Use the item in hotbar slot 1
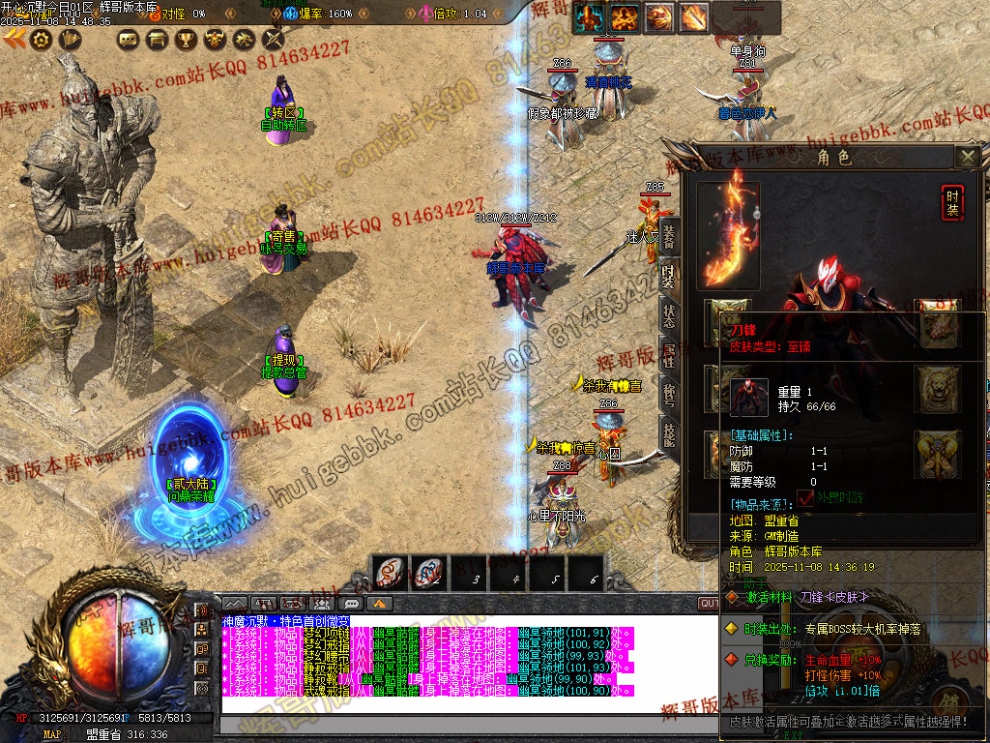Viewport: 990px width, 743px height. pos(390,573)
